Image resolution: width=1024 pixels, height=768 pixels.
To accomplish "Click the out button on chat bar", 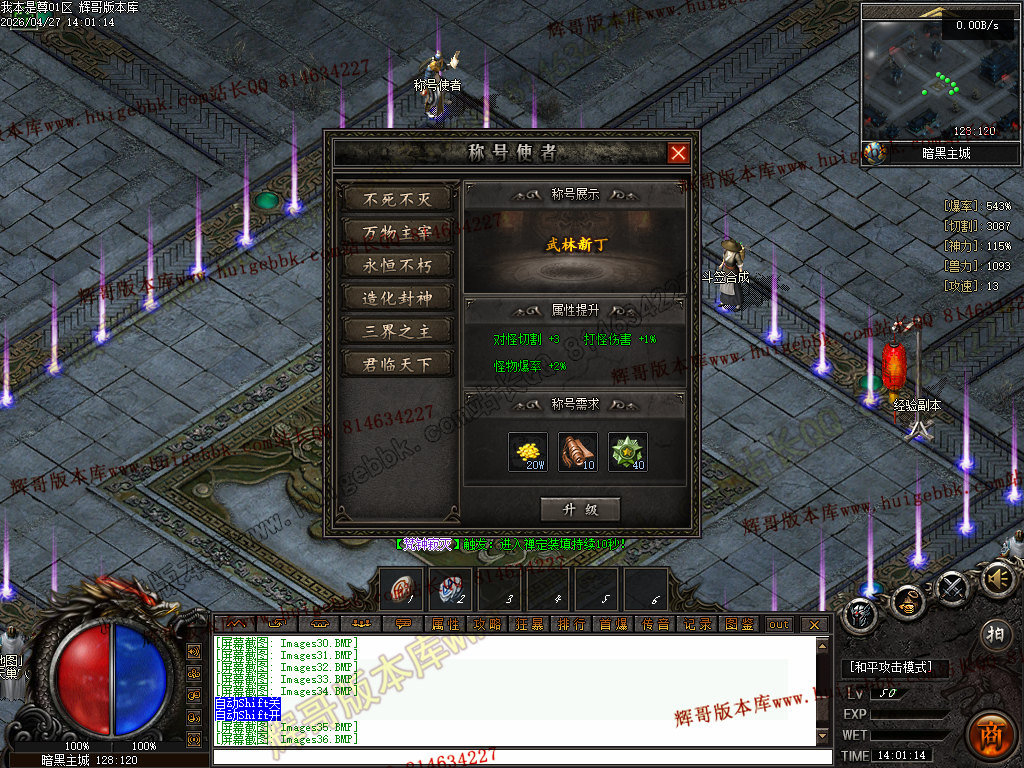I will click(x=778, y=624).
